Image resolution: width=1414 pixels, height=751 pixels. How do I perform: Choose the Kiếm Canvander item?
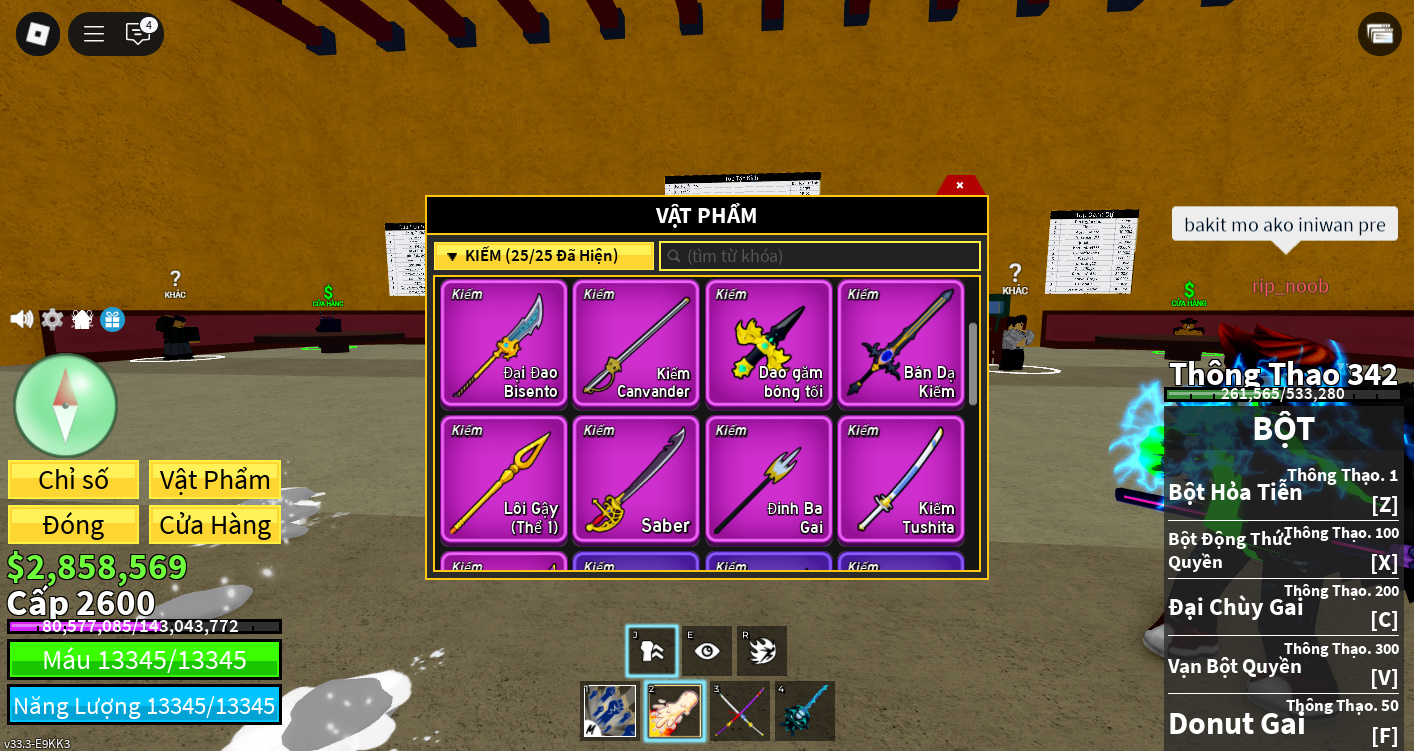(636, 343)
